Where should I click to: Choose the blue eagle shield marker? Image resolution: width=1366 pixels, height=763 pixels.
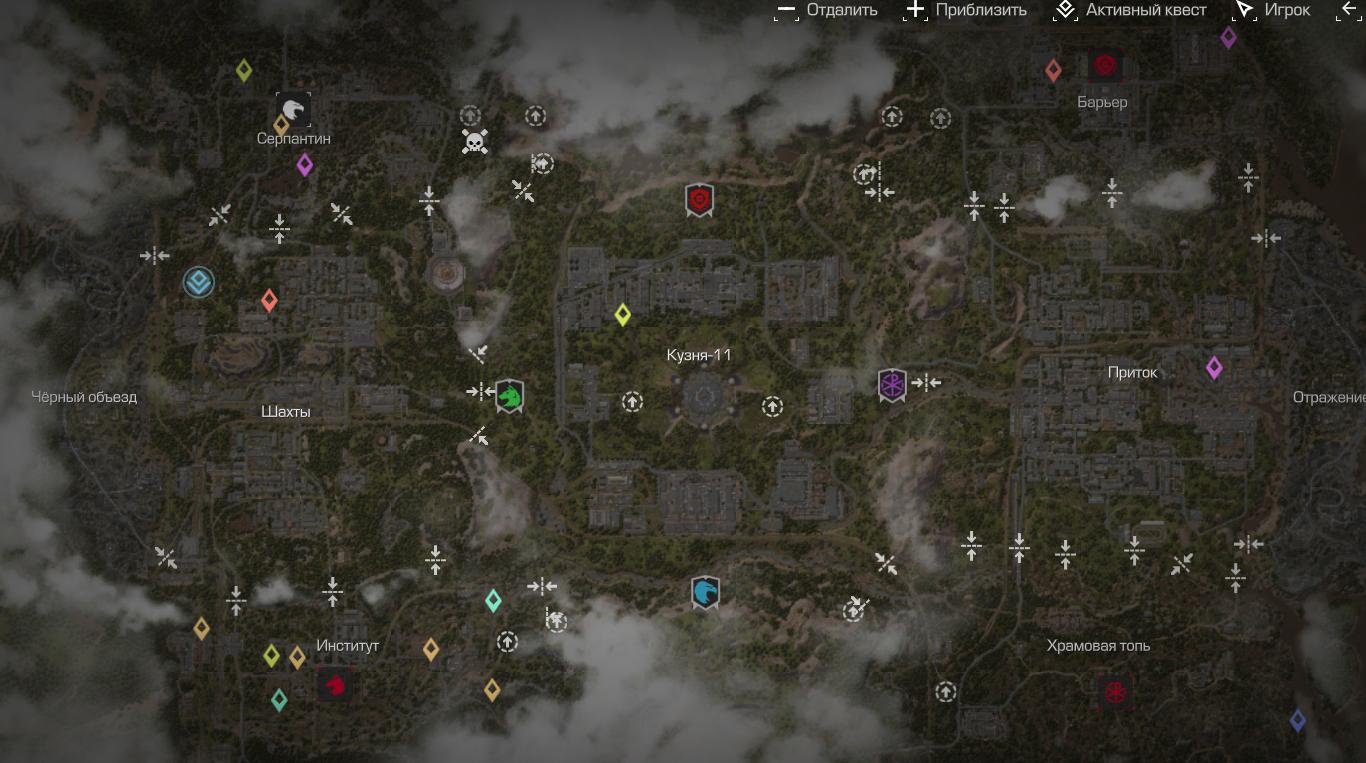coord(705,593)
